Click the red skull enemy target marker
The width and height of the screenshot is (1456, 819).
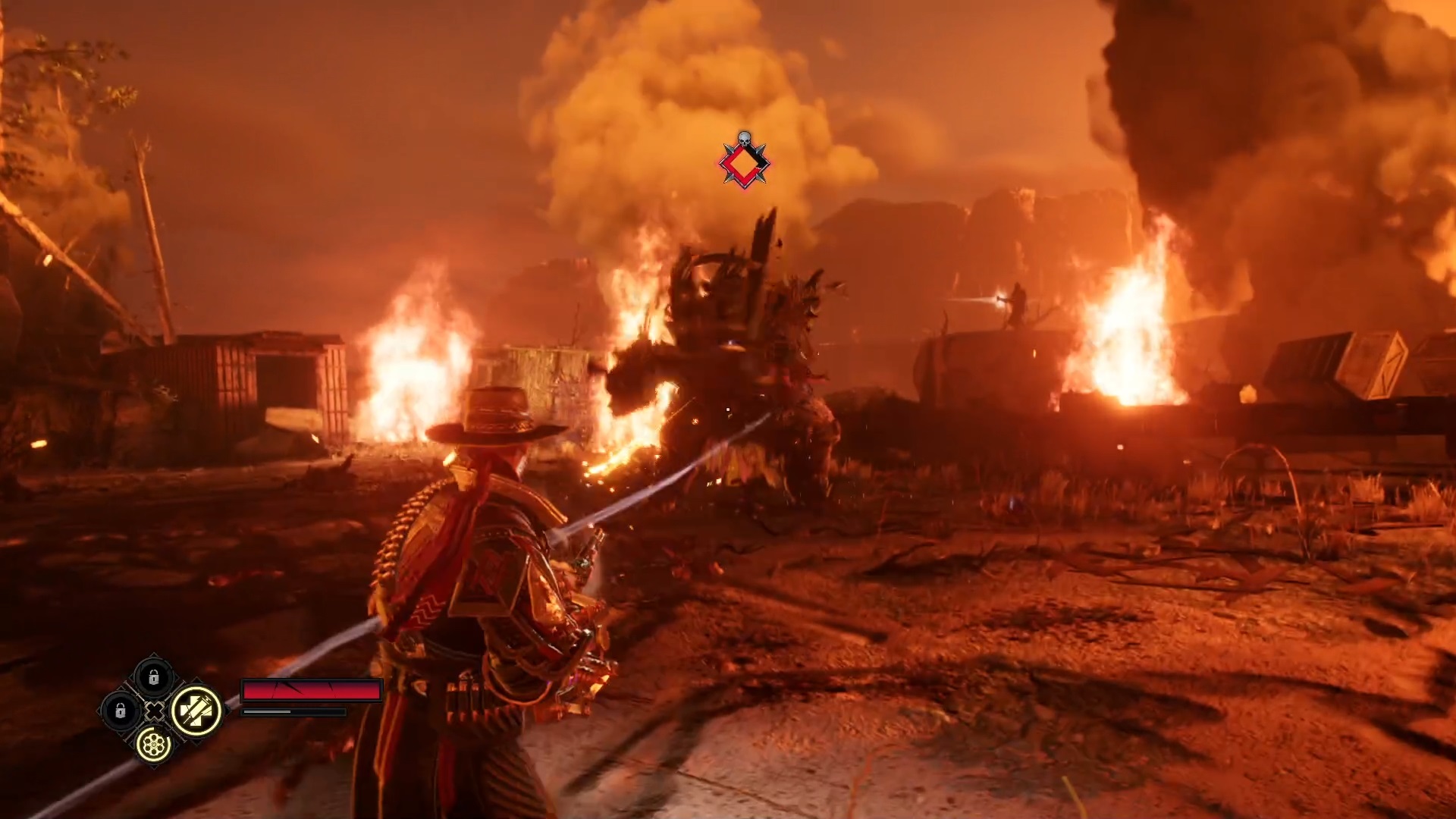click(744, 161)
